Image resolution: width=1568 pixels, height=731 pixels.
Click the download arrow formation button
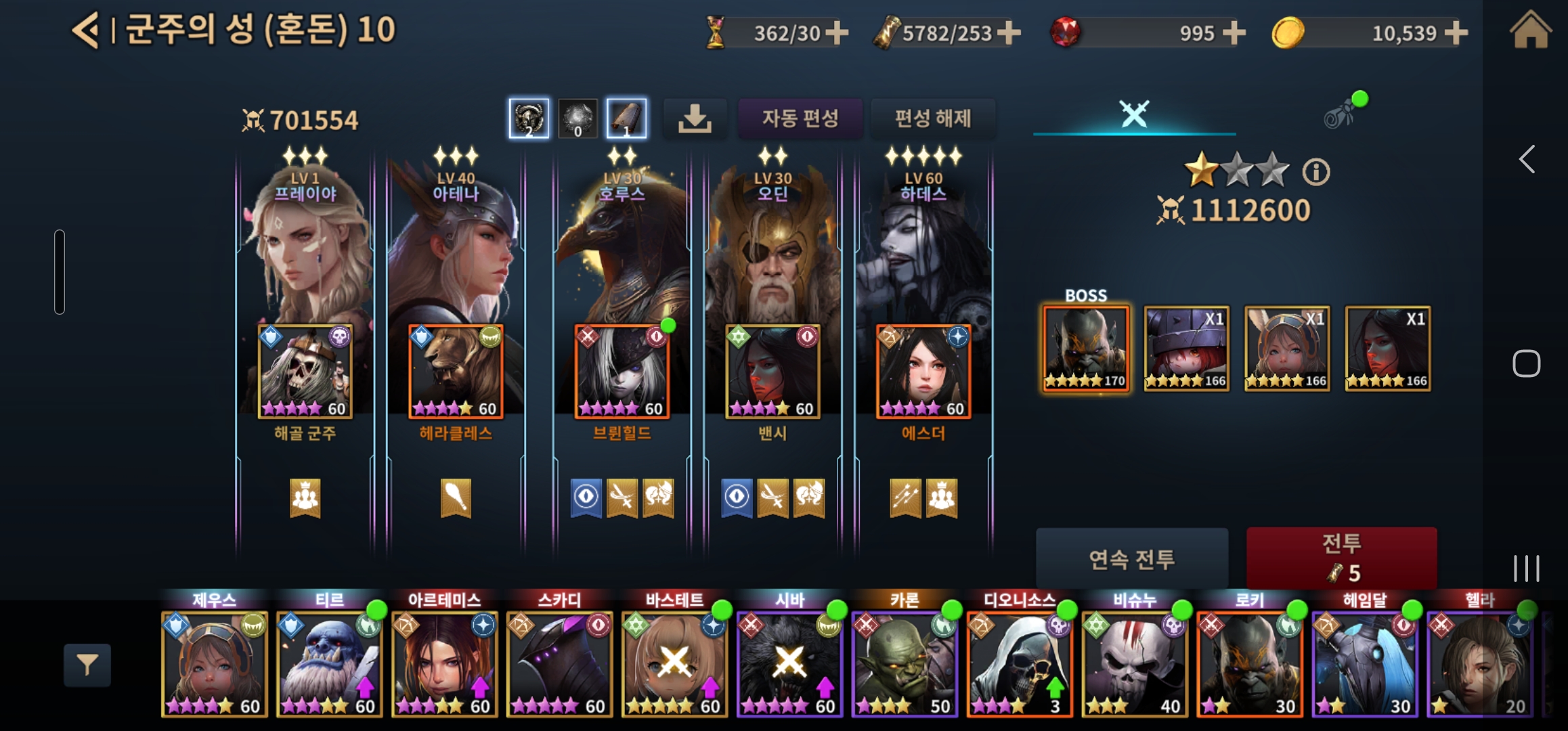coord(695,119)
